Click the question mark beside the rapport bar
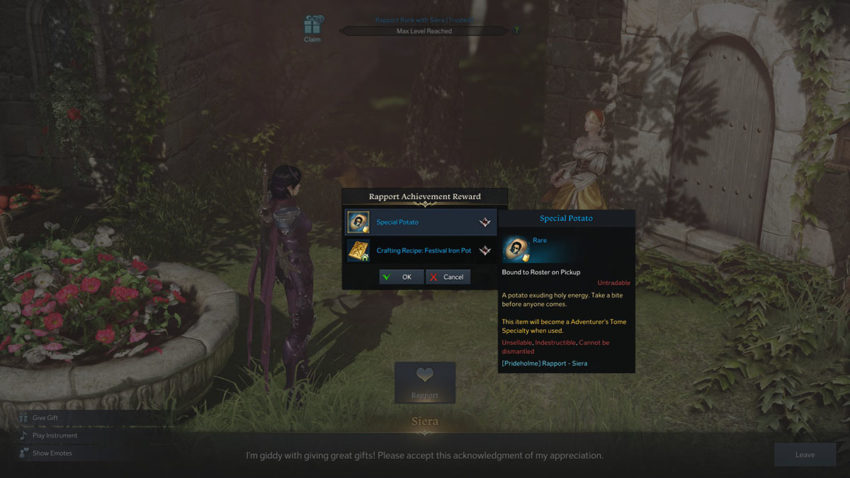 [516, 31]
